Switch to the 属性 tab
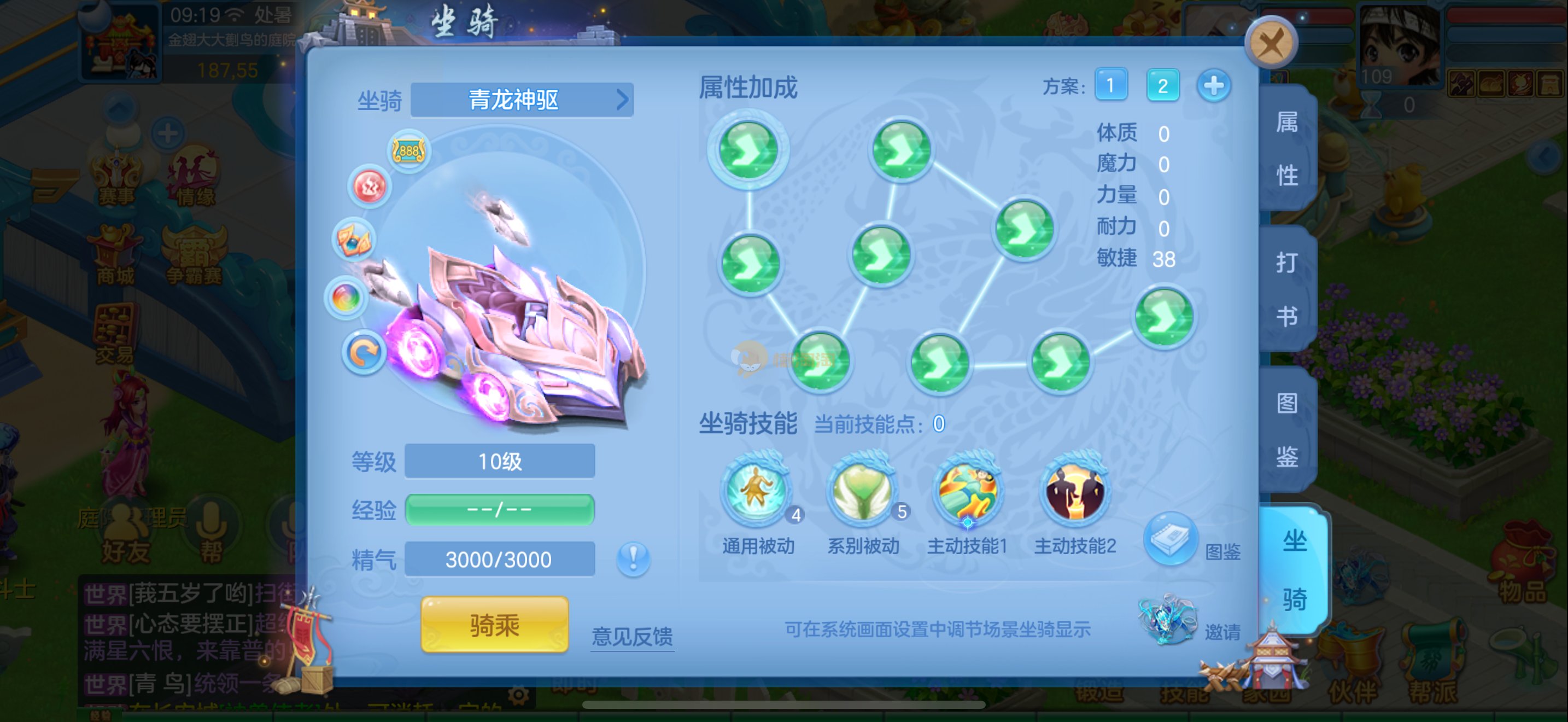This screenshot has height=722, width=1568. click(x=1287, y=149)
